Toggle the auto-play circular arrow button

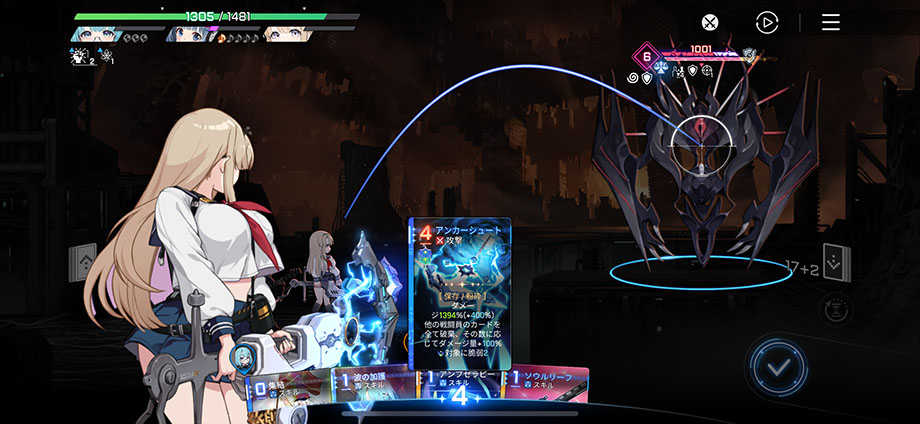click(766, 22)
